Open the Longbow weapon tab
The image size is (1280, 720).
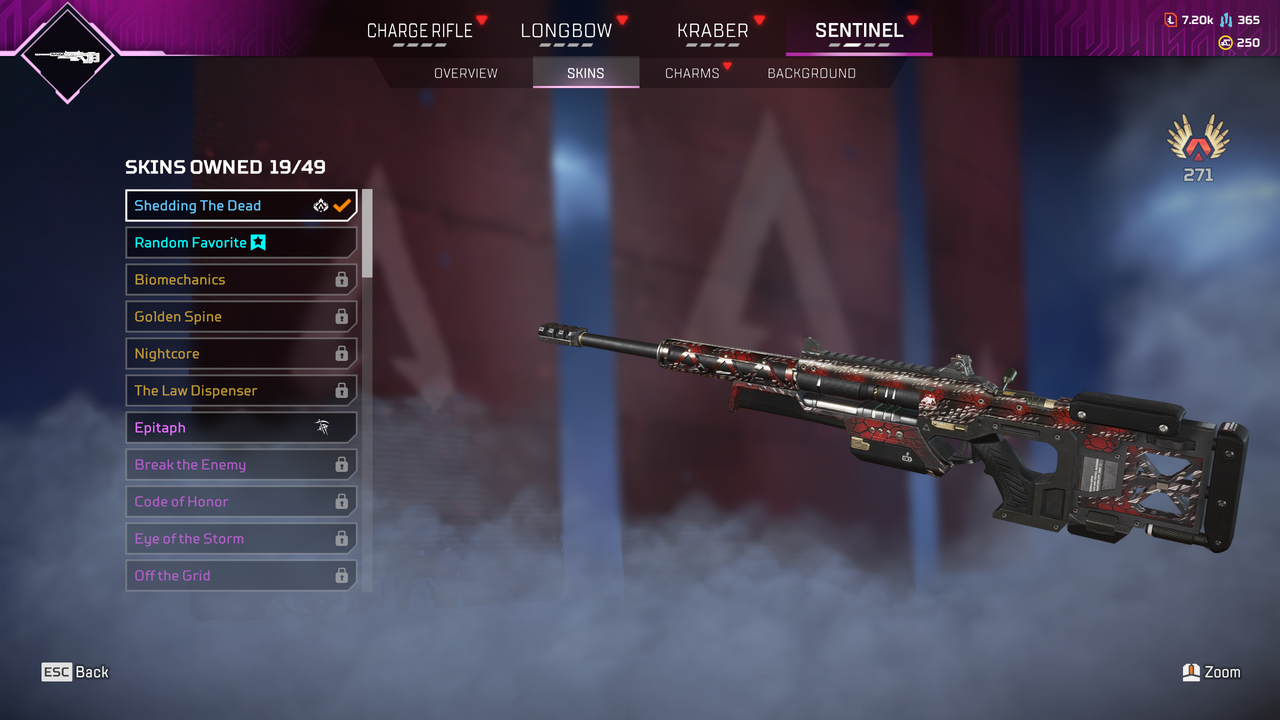[x=566, y=31]
